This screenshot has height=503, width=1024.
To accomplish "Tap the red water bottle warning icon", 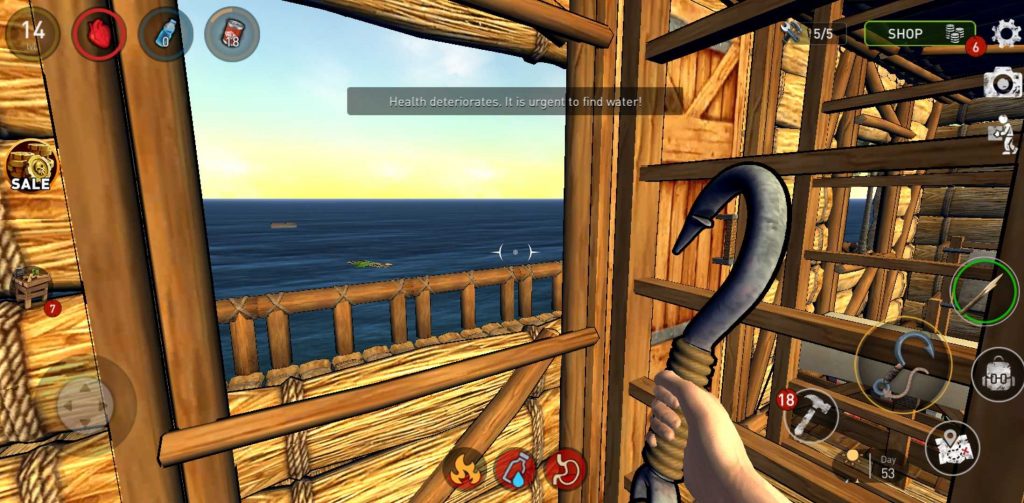I will pyautogui.click(x=515, y=468).
